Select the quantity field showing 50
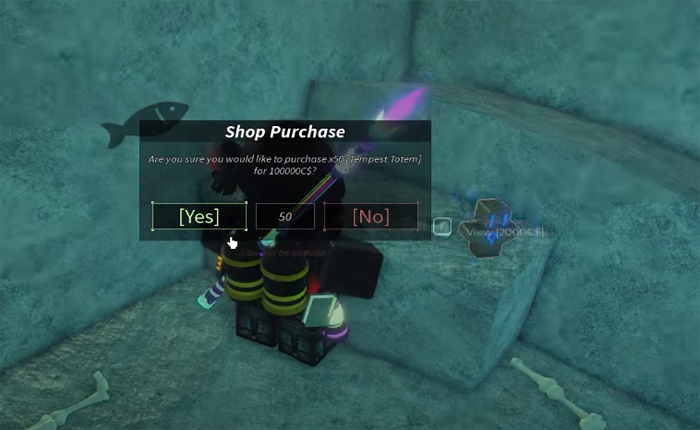Screen dimensions: 700x430 [285, 216]
